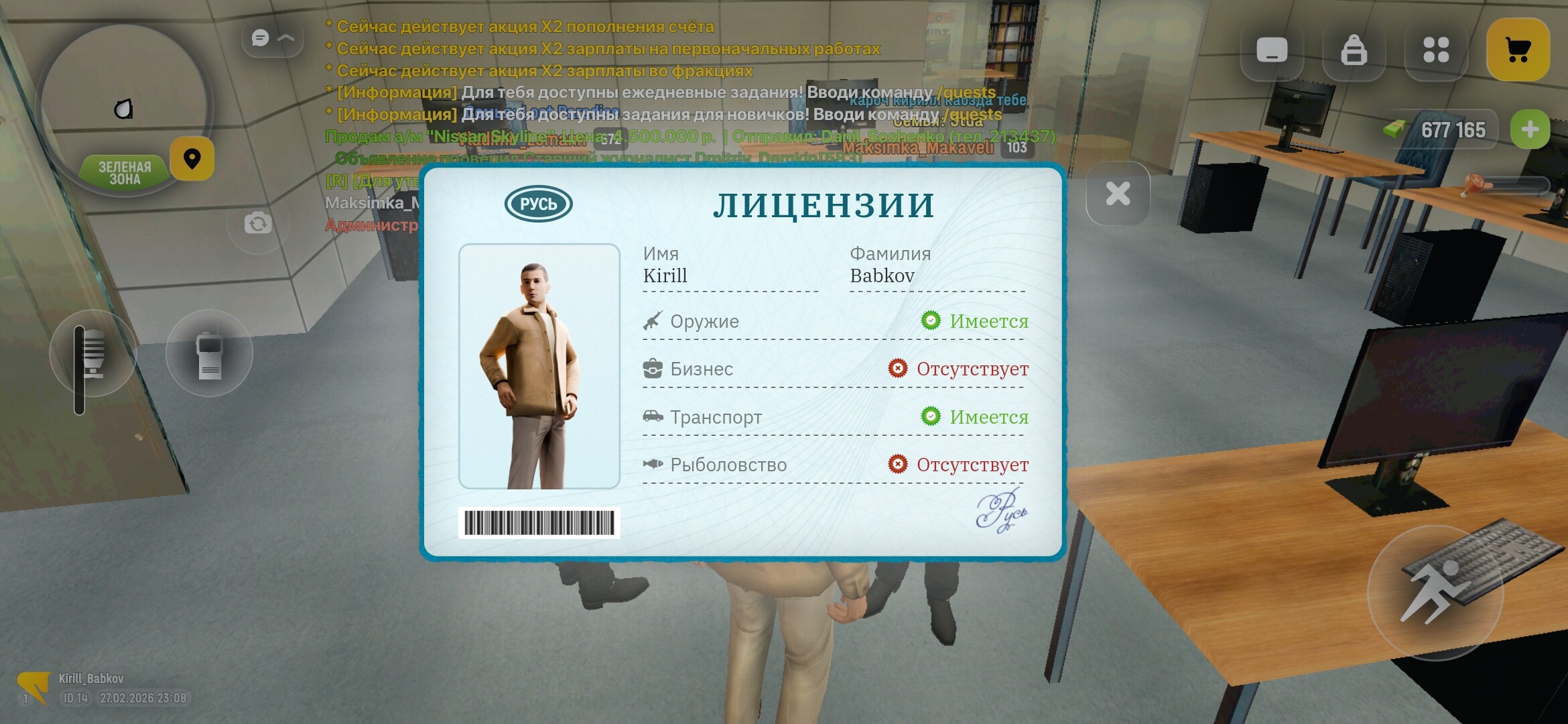Toggle the camera view switch icon

coord(259,223)
